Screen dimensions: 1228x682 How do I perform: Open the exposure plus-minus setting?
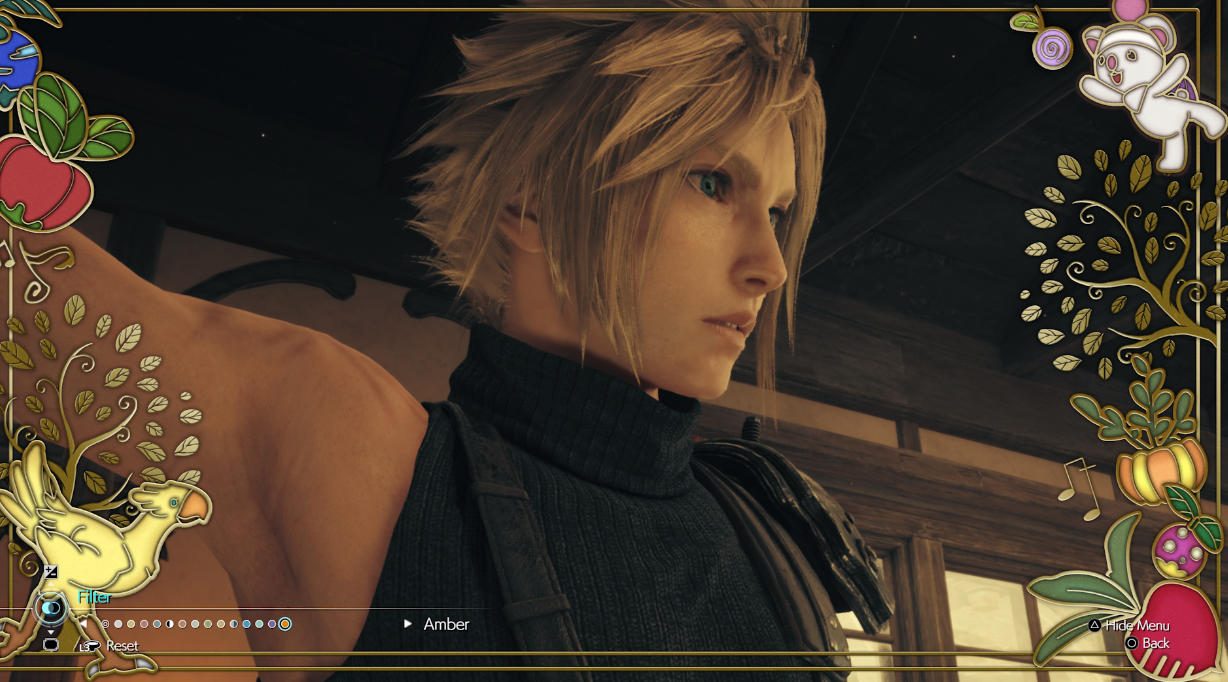coord(51,572)
